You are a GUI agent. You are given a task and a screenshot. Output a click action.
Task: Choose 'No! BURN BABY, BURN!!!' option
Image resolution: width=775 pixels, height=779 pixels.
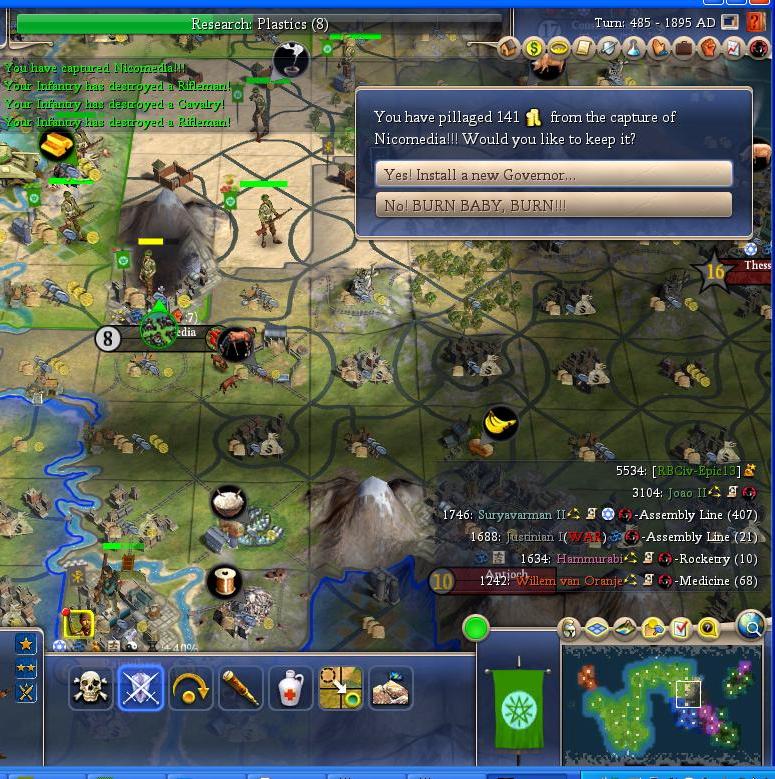pyautogui.click(x=553, y=205)
